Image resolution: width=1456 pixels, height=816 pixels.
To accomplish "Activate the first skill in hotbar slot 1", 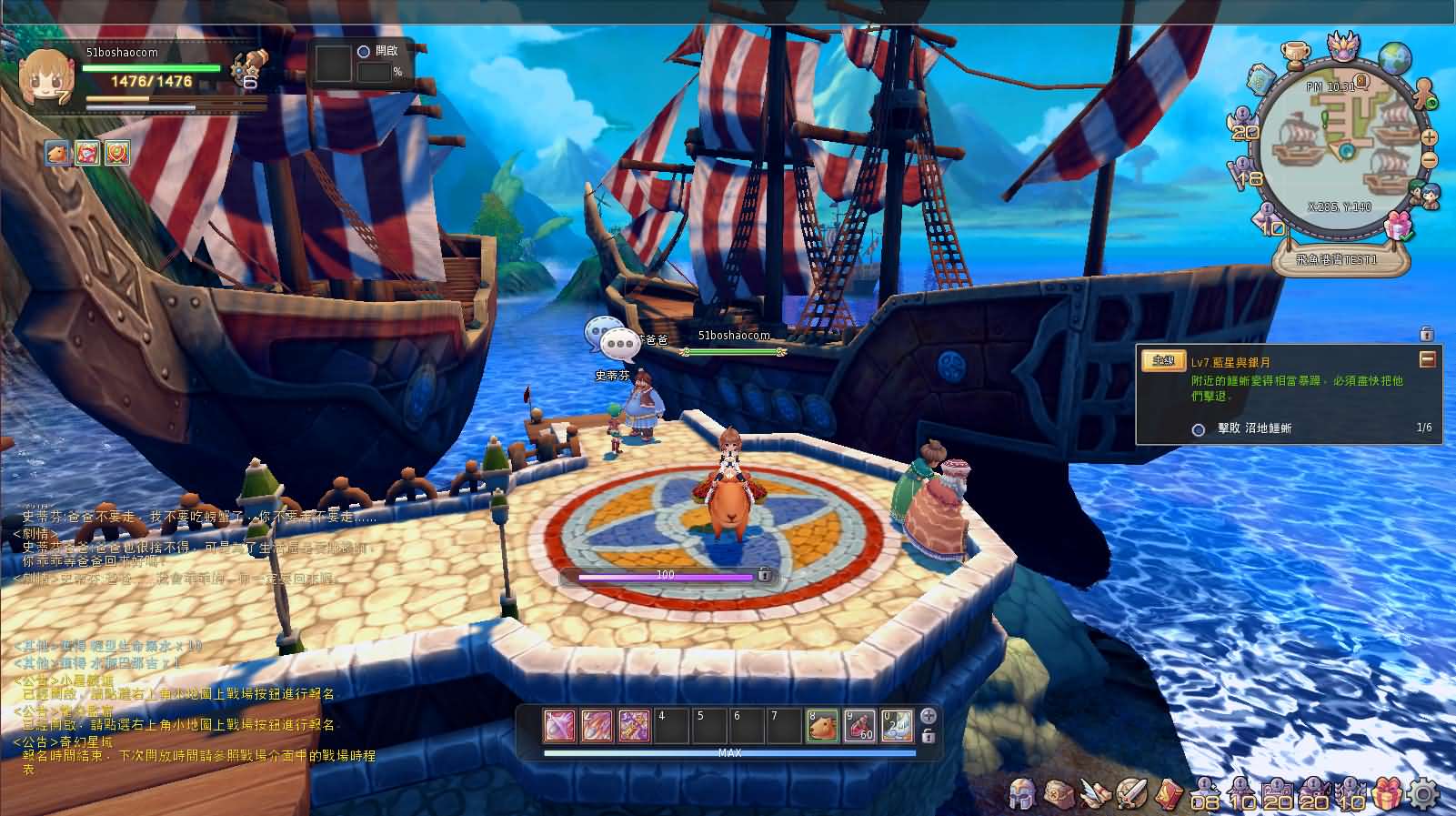I will point(560,727).
